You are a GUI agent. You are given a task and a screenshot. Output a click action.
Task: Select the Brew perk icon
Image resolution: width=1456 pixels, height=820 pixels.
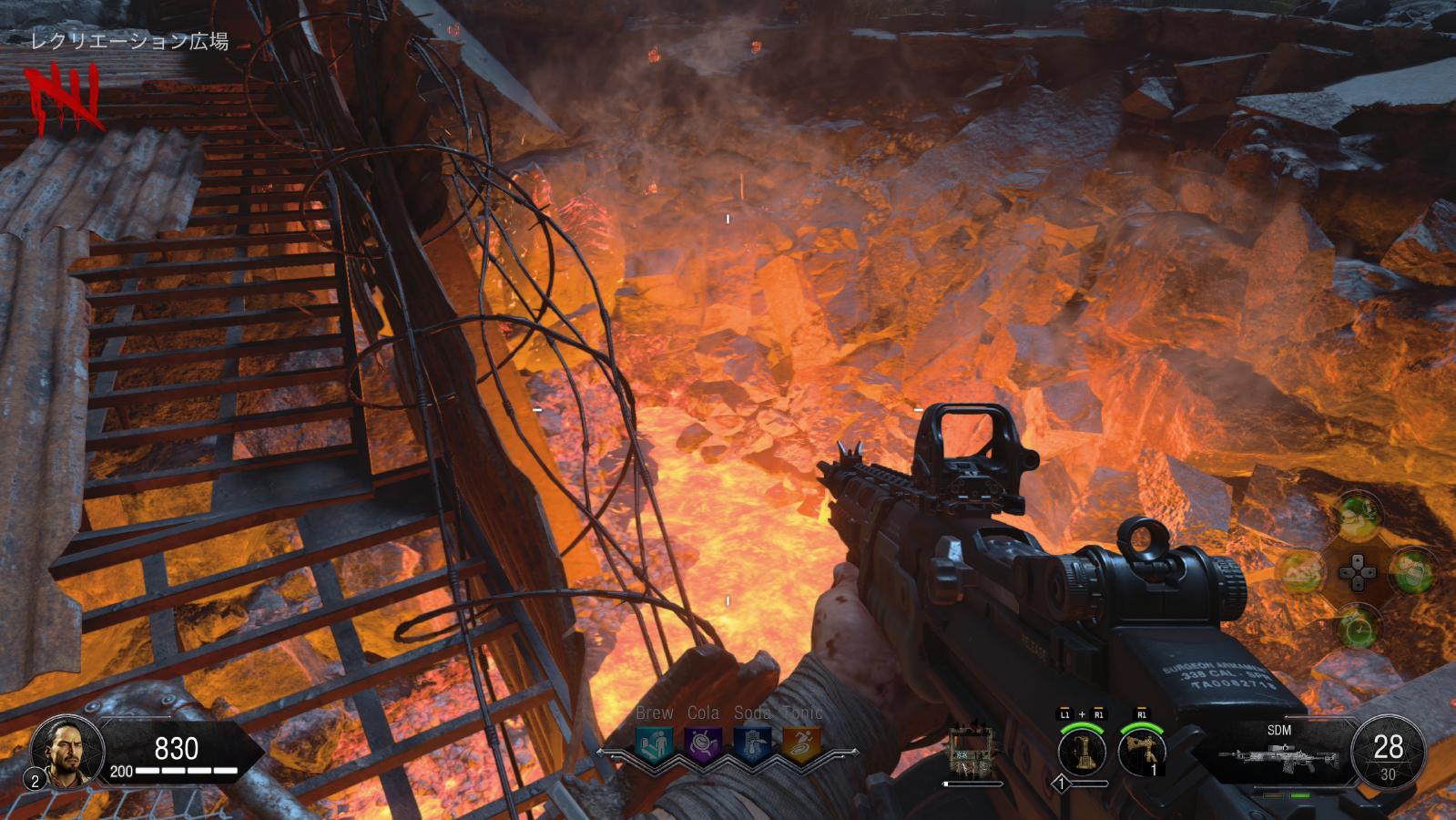point(654,743)
